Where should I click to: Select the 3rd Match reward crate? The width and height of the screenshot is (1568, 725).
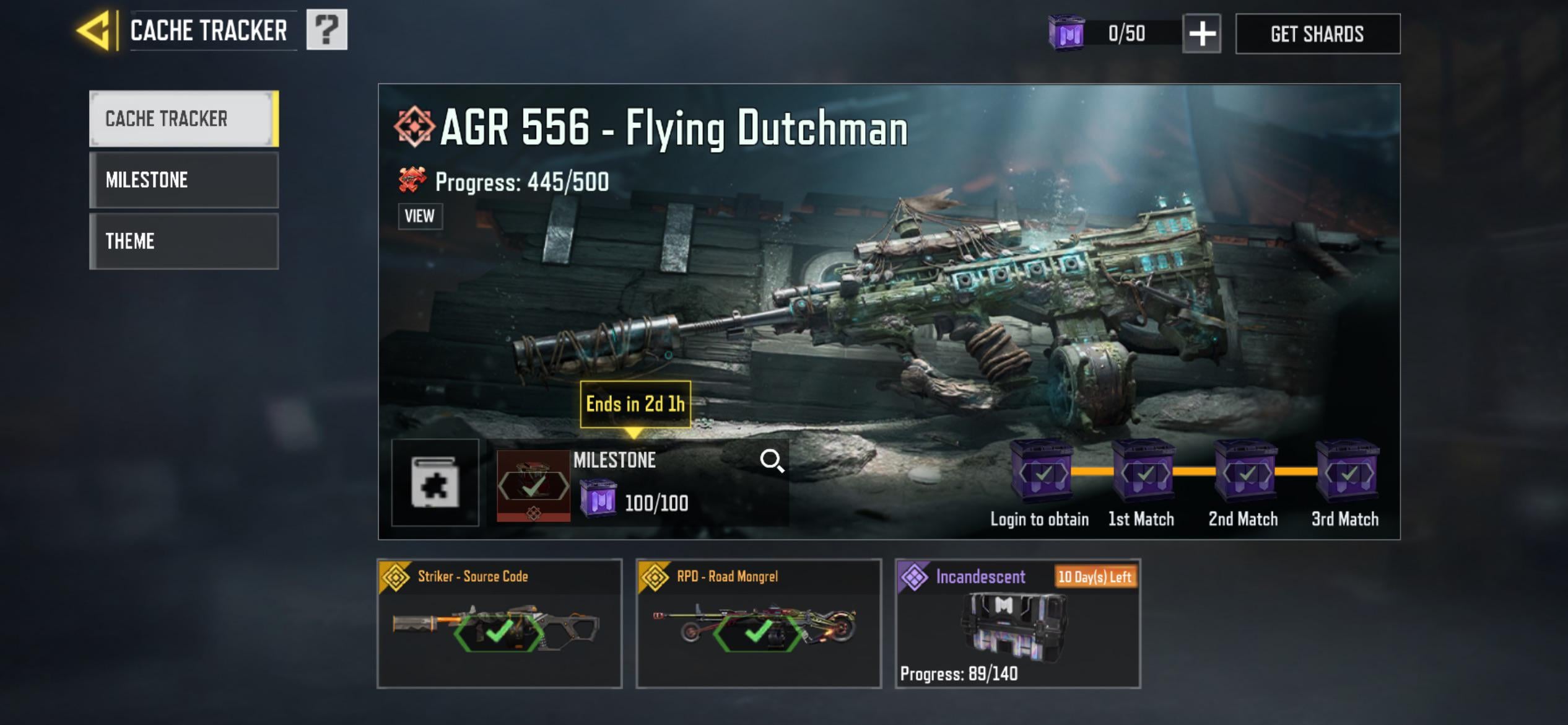click(x=1347, y=473)
